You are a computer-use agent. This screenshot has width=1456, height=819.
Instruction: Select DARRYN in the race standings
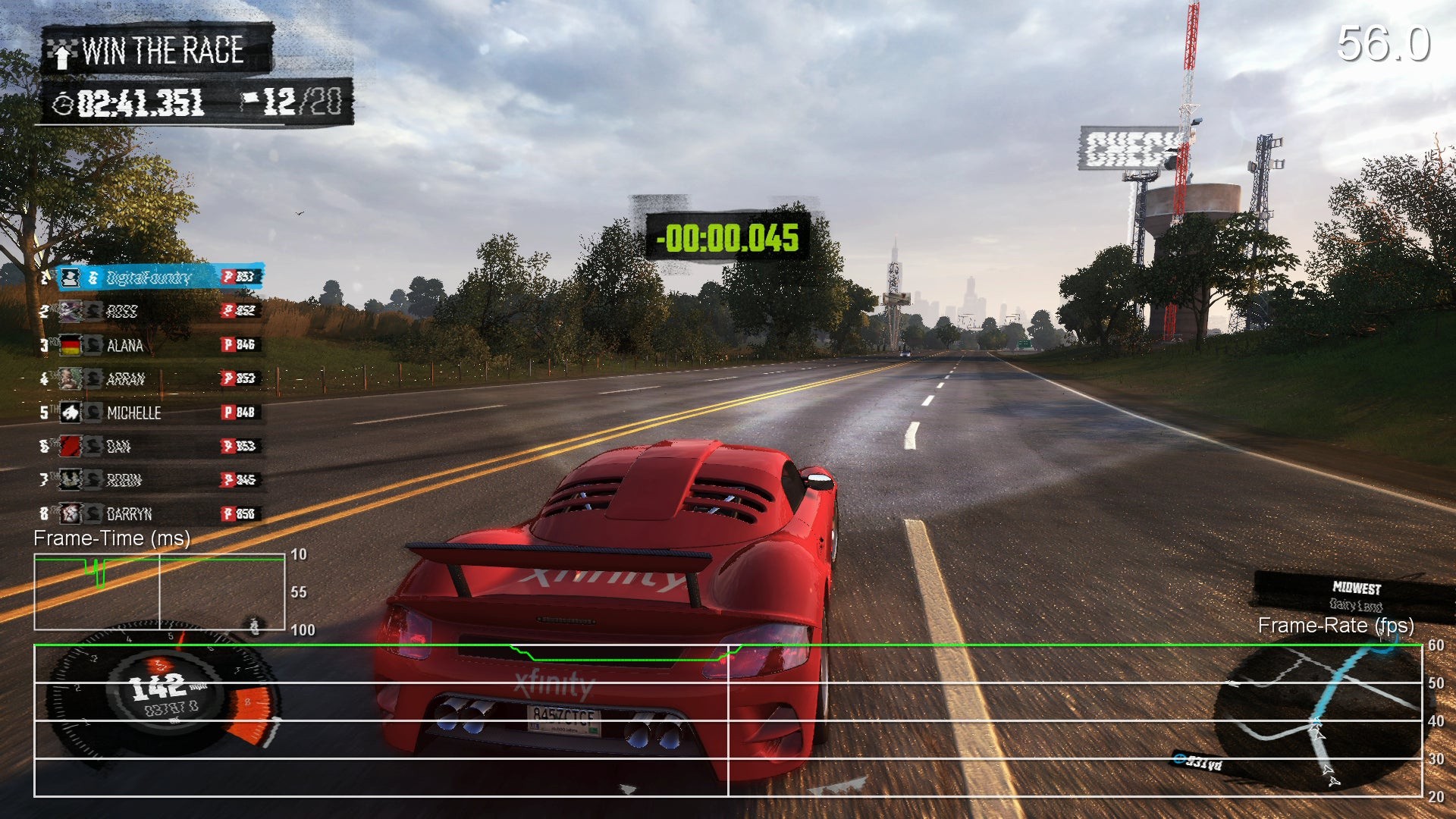pos(152,513)
